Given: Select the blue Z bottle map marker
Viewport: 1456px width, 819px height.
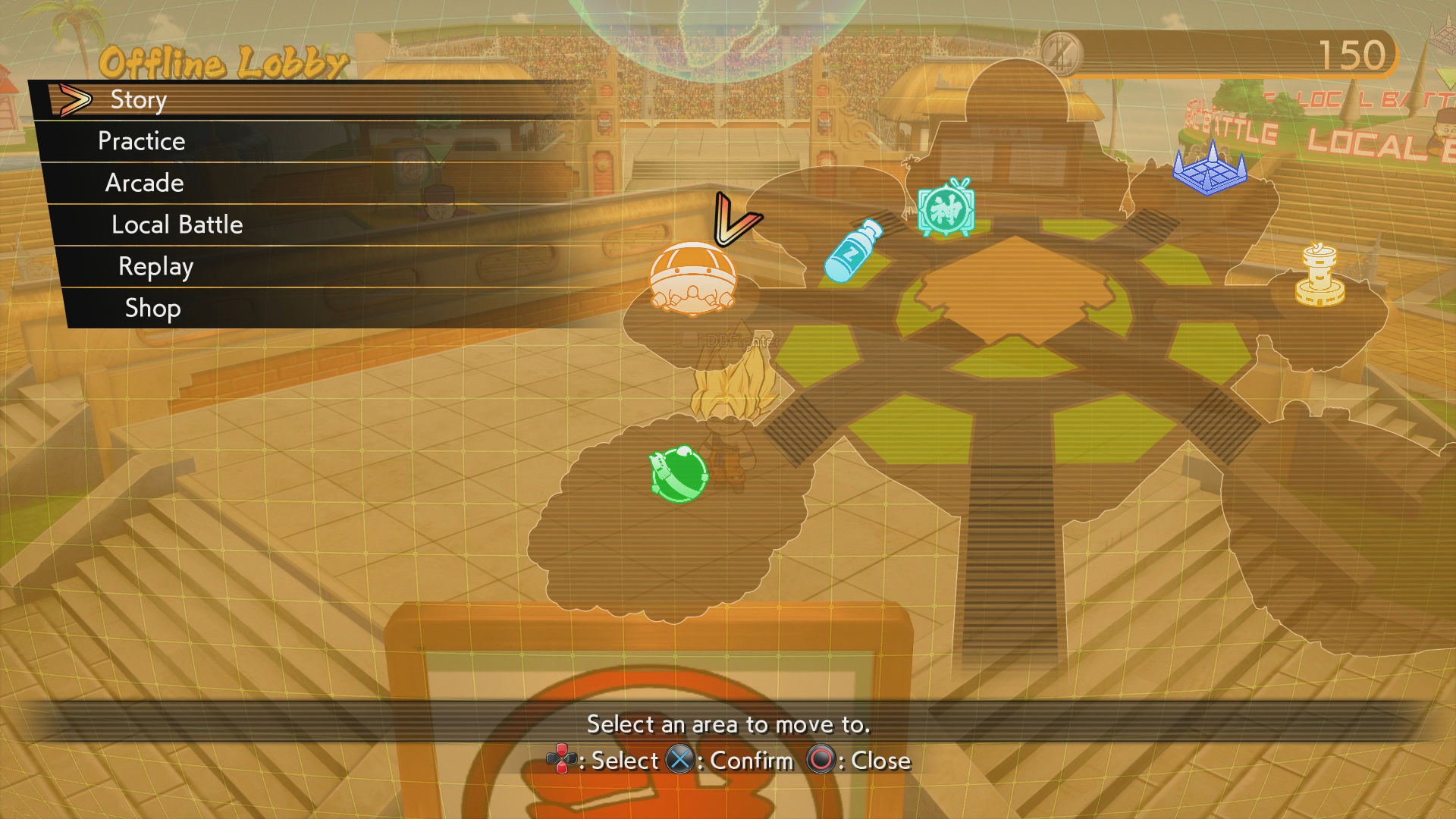Looking at the screenshot, I should [x=852, y=251].
